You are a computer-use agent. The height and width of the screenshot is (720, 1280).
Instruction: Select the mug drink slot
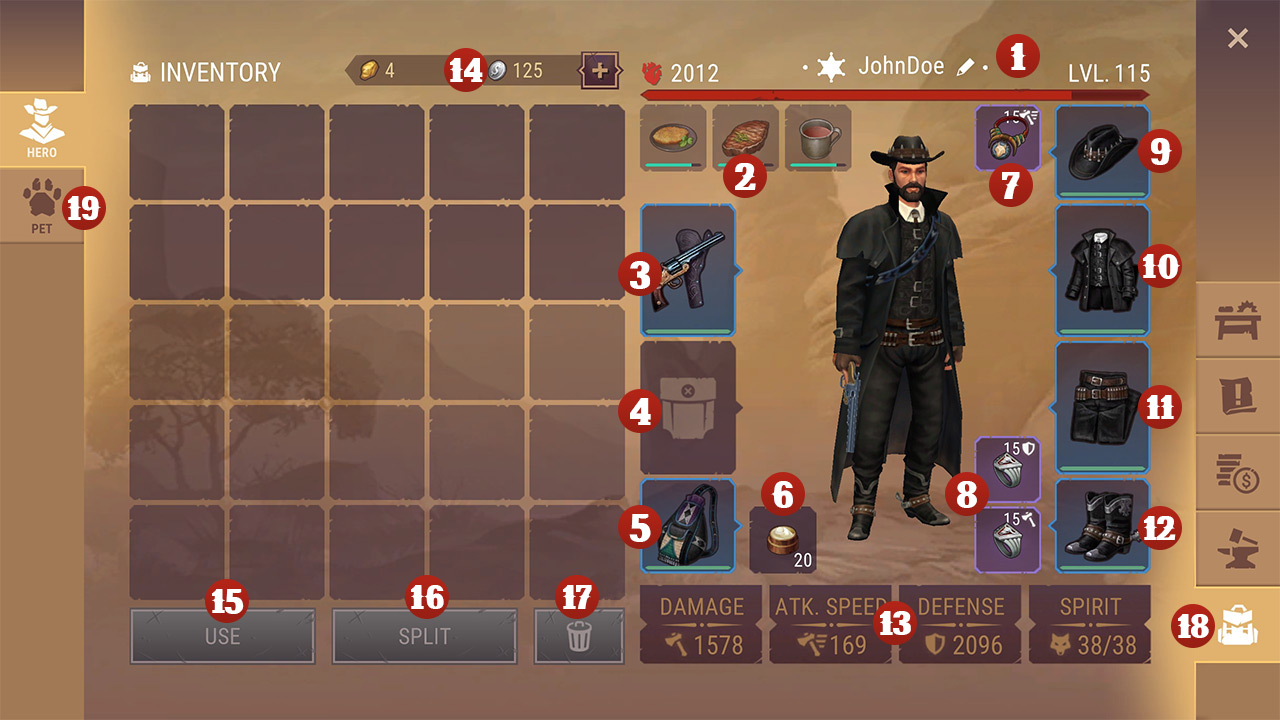pos(818,138)
